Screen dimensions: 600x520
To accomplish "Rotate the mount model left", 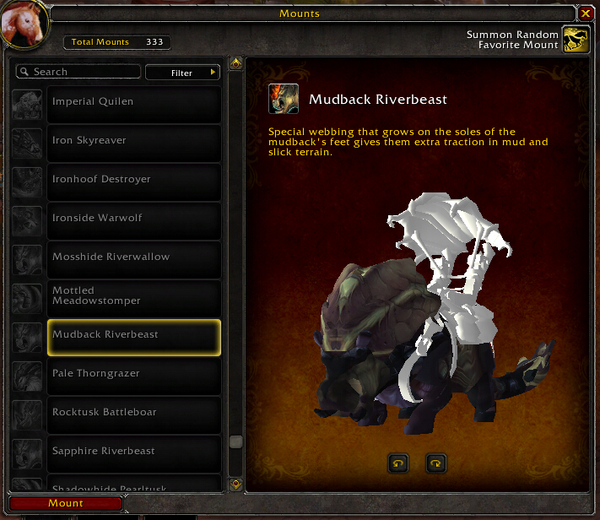I will [x=398, y=463].
